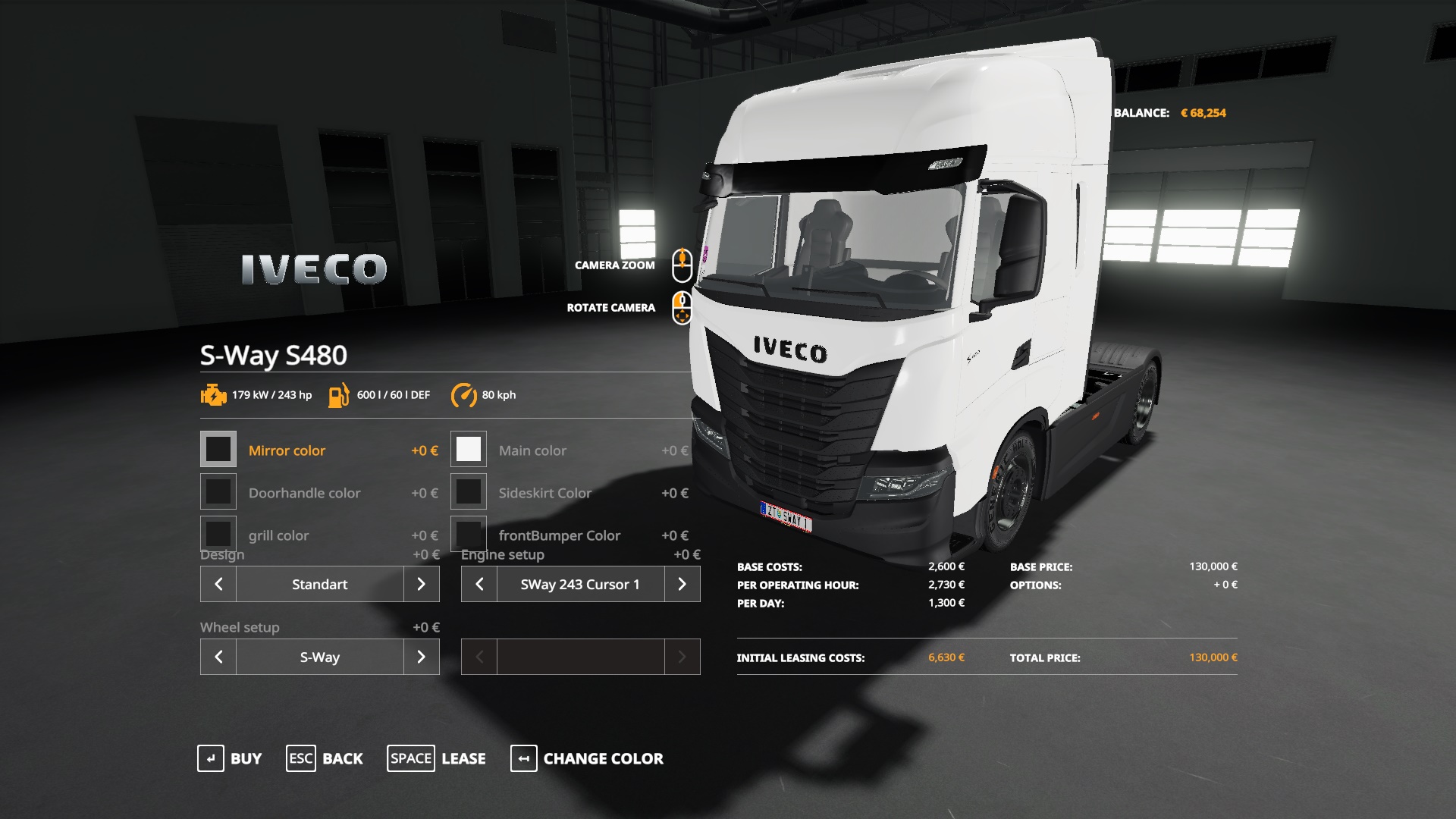Select the Mirror color swatch
Viewport: 1456px width, 819px height.
pos(218,450)
